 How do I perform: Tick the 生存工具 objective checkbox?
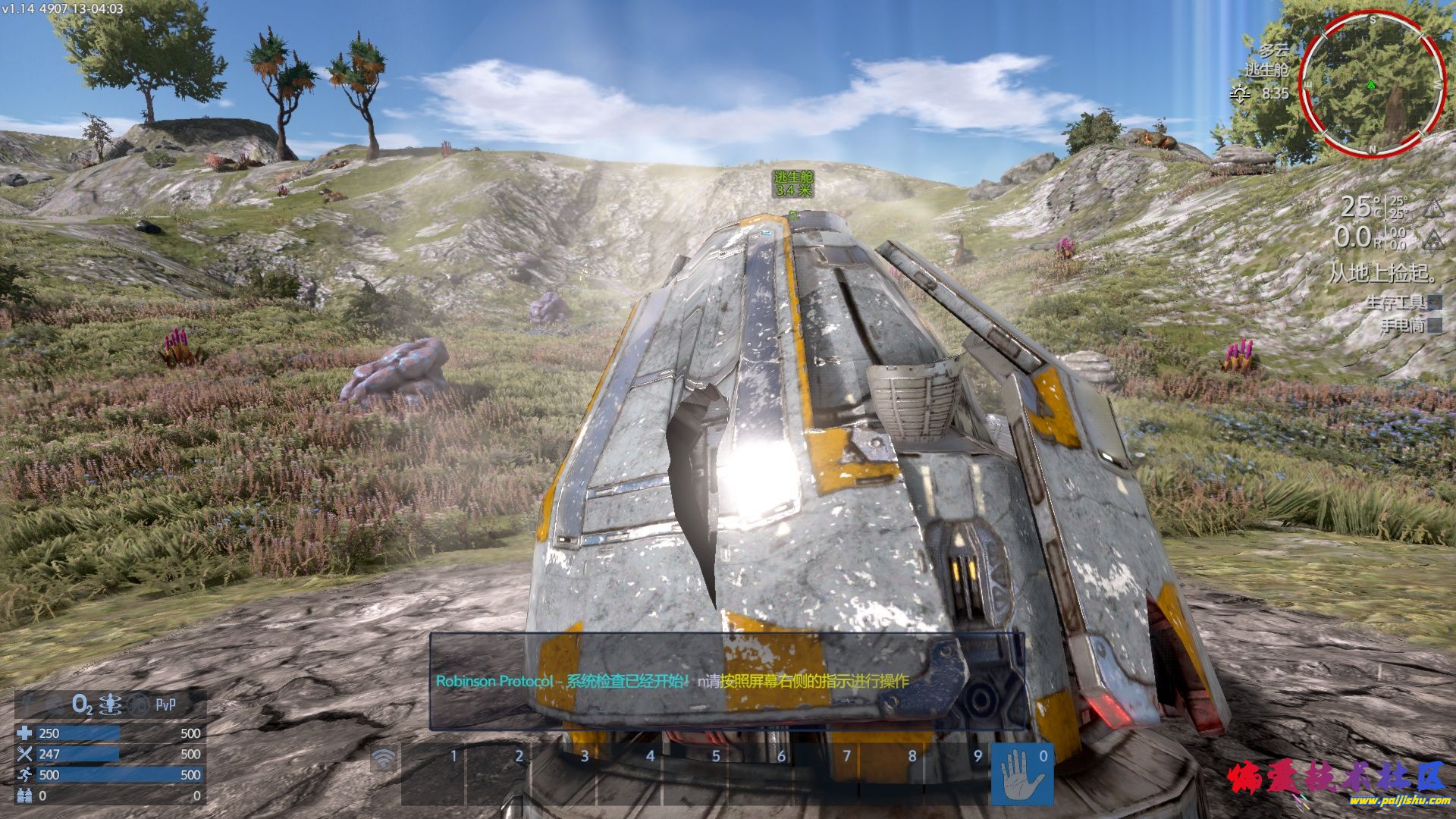pos(1434,303)
